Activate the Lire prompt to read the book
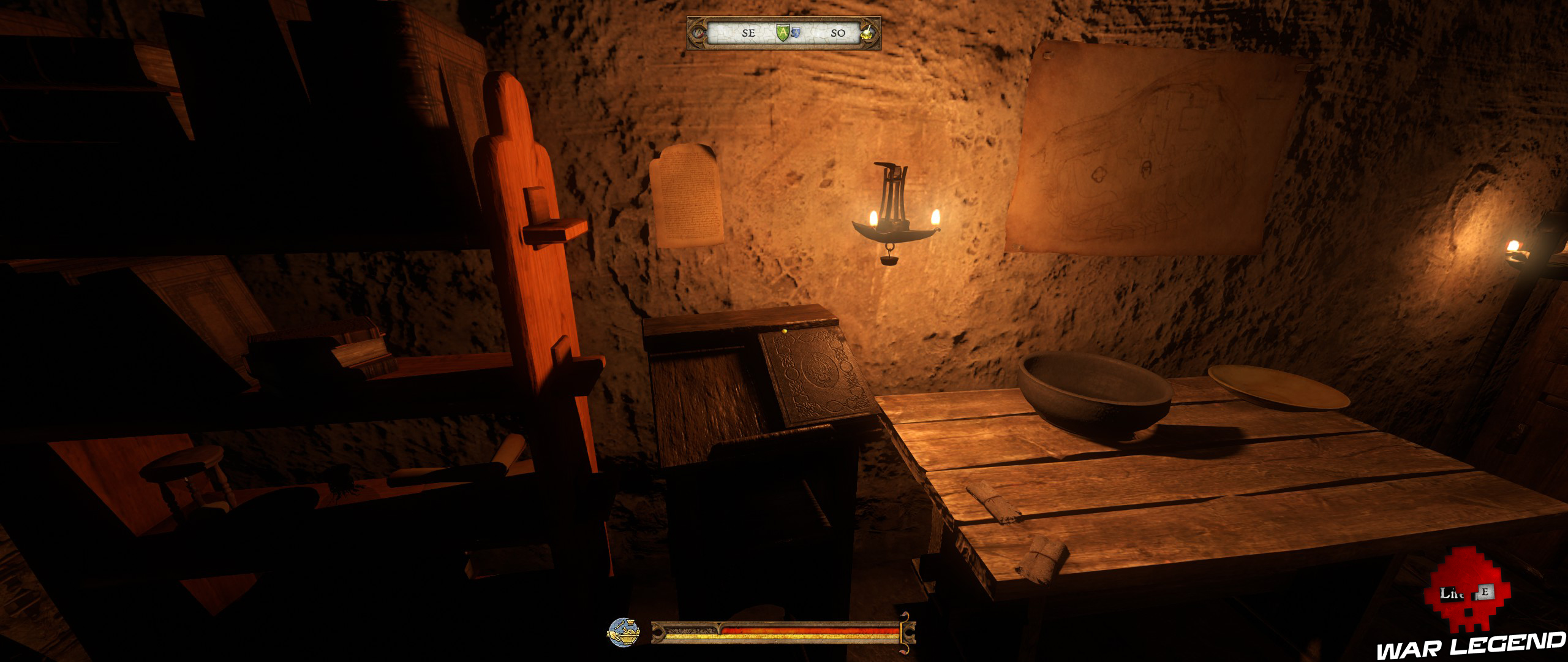The image size is (1568, 662). click(x=1451, y=593)
